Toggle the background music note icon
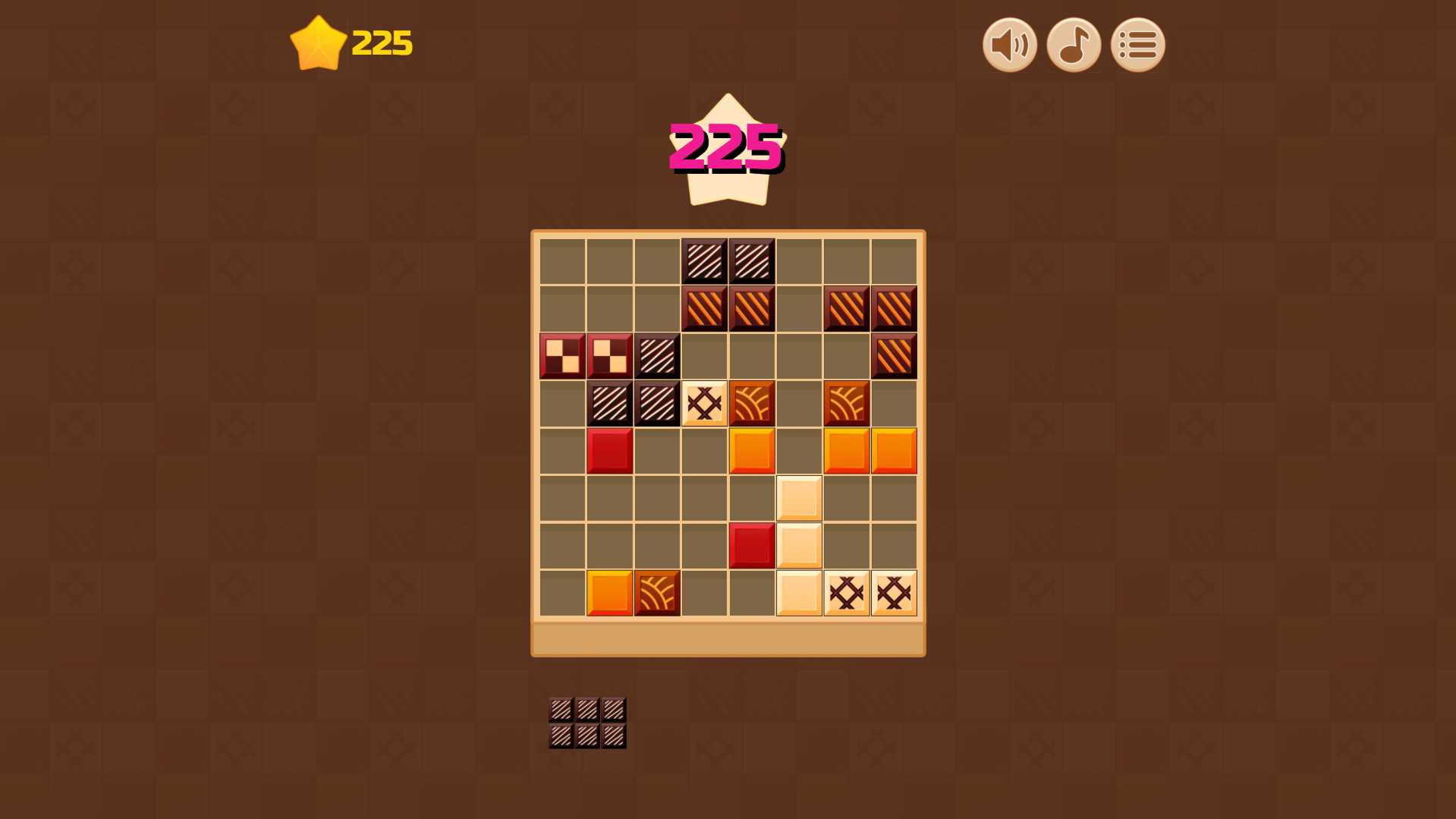The height and width of the screenshot is (819, 1456). (1074, 45)
